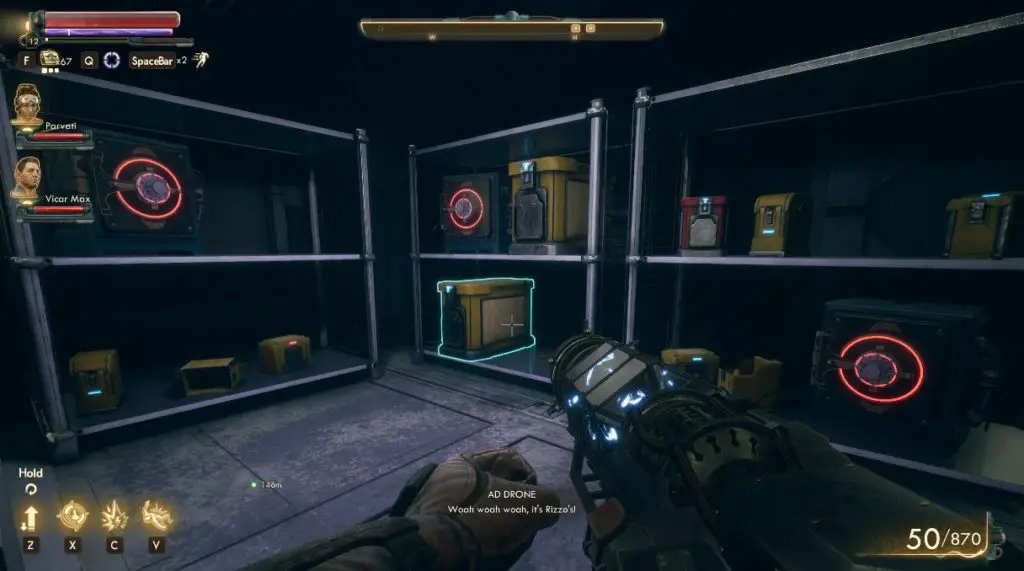Screen dimensions: 1024x571
Task: Select Vicar Max's companion portrait
Action: [28, 179]
